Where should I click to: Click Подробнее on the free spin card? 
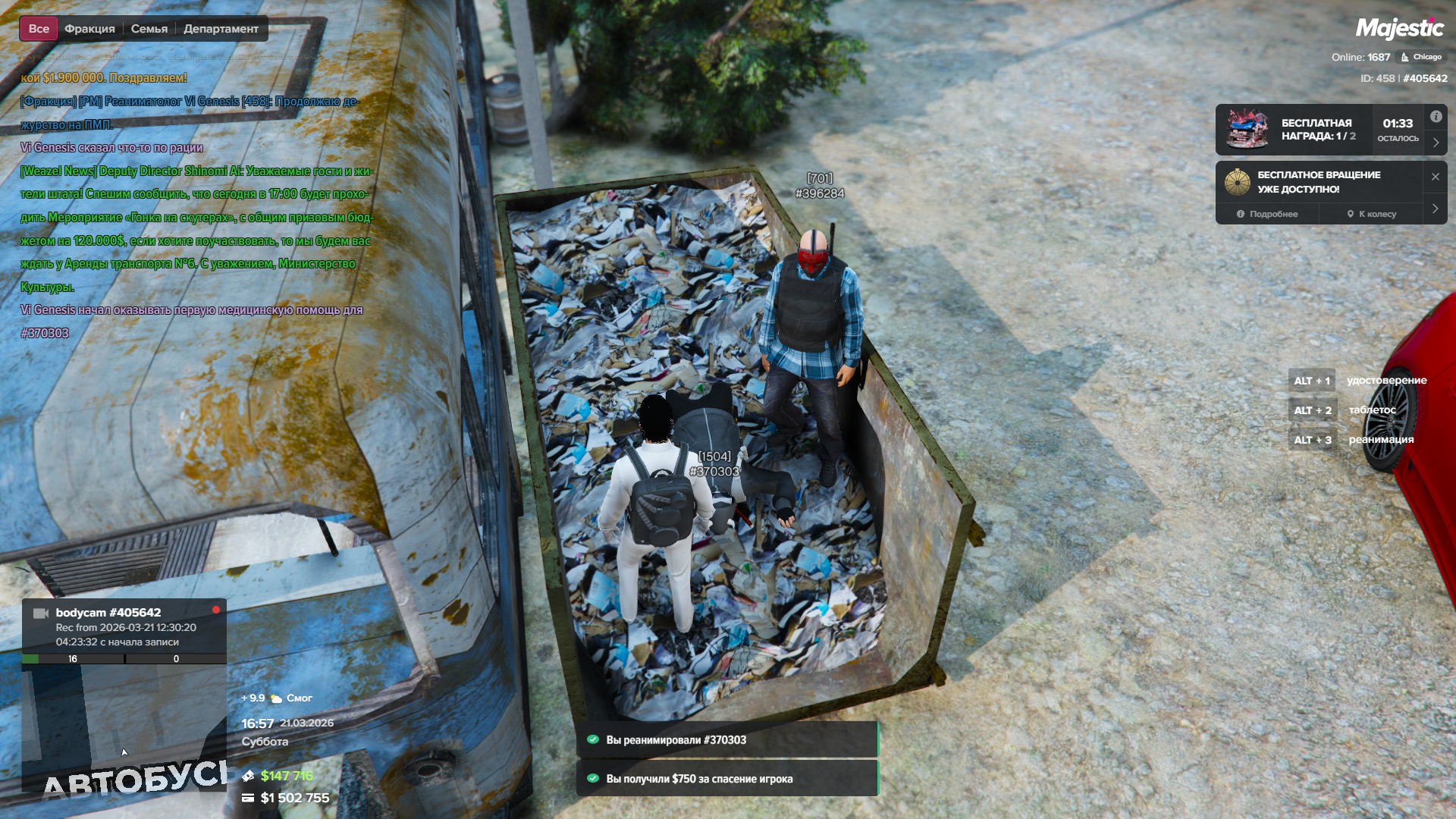tap(1267, 214)
